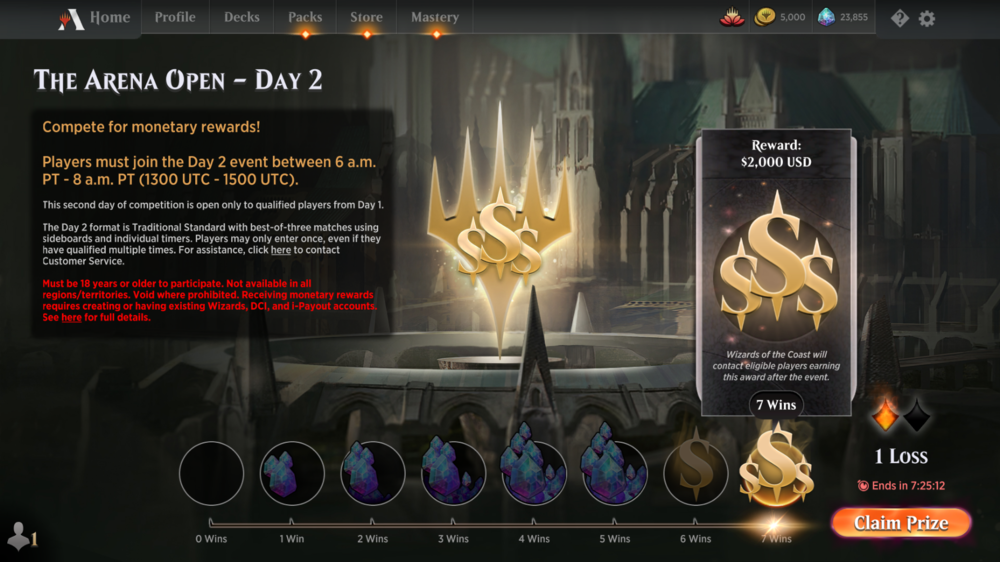Click the Claim Prize button
Viewport: 1000px width, 562px height.
tap(901, 523)
